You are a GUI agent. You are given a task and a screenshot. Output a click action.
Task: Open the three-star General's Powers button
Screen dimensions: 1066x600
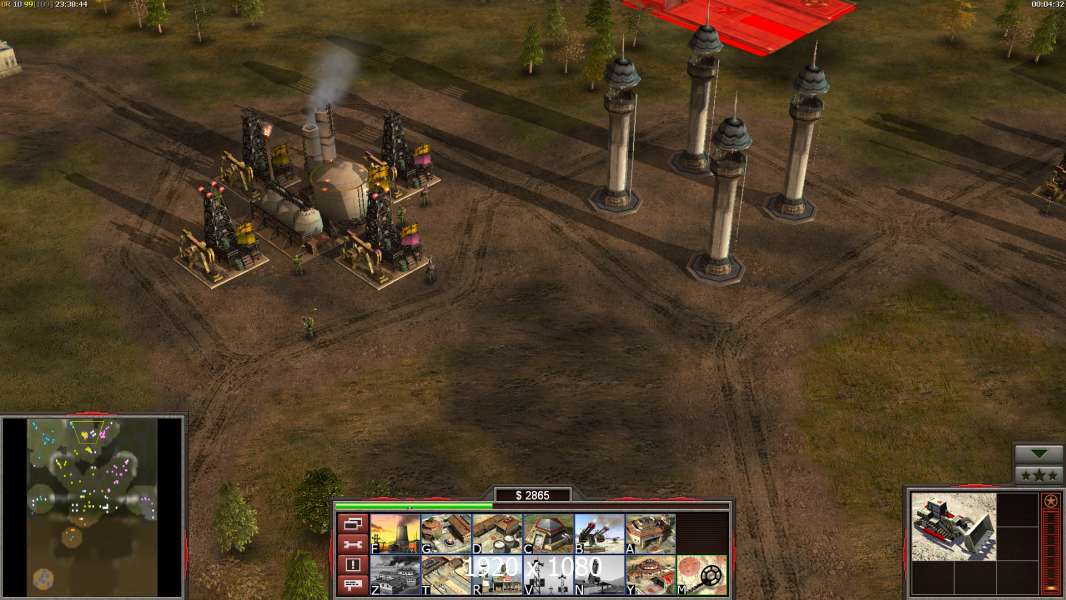[x=1039, y=475]
